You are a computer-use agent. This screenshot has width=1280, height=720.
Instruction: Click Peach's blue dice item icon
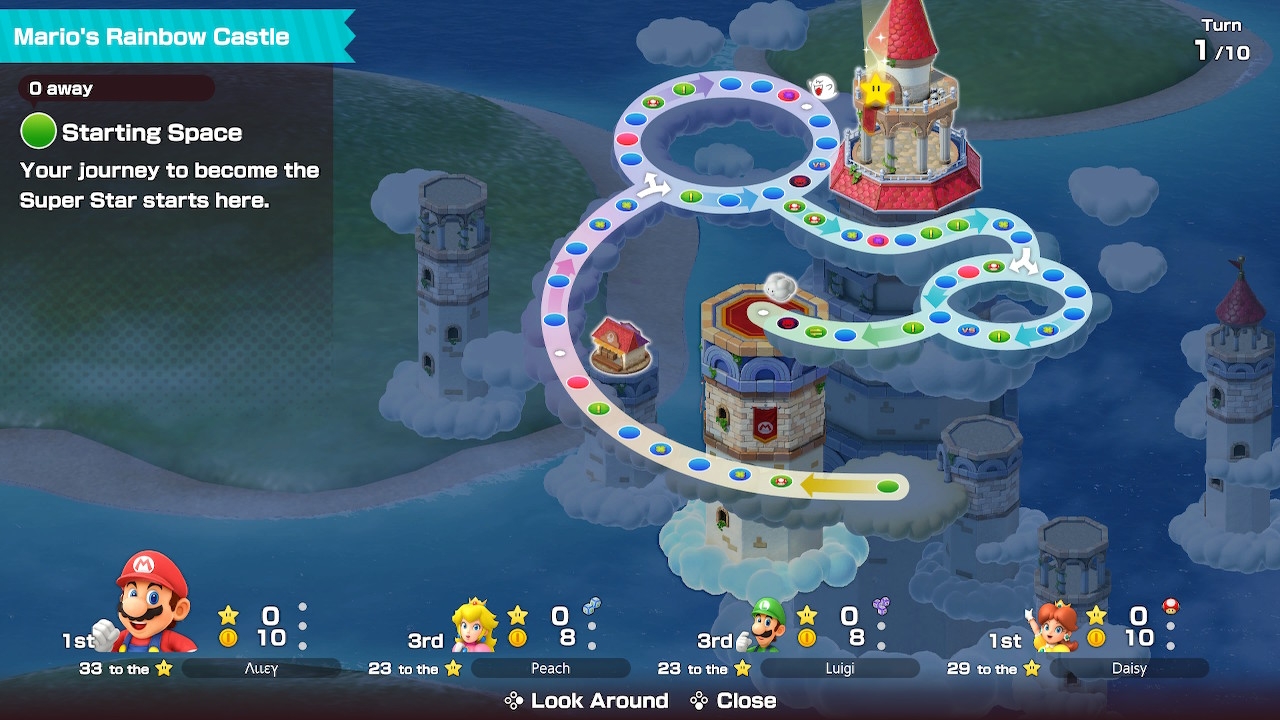592,605
